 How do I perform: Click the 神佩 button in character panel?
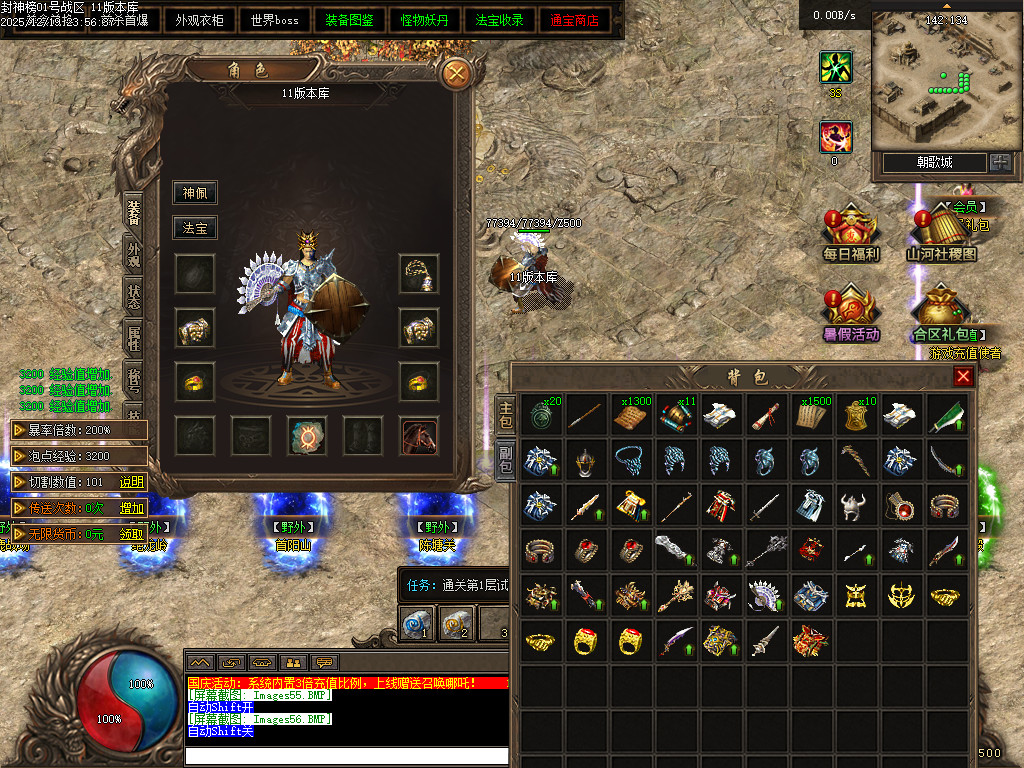(x=194, y=193)
